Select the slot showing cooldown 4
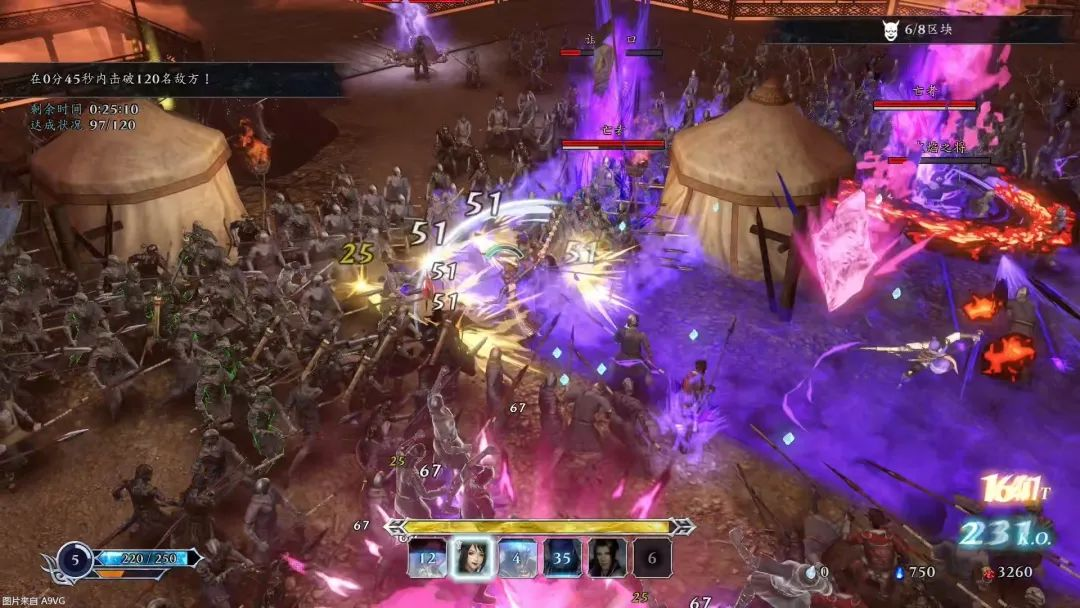This screenshot has width=1080, height=608. click(x=517, y=558)
